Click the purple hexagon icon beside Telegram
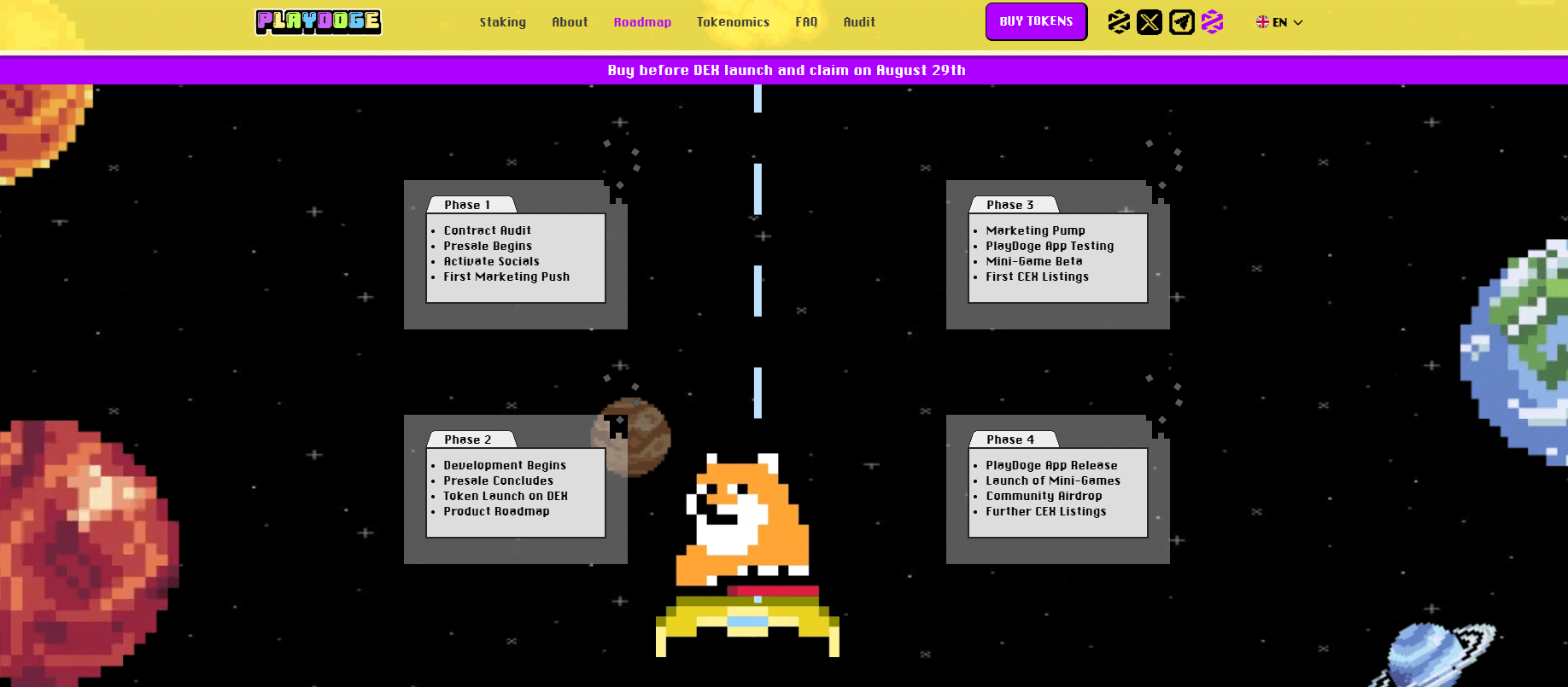 click(x=1212, y=22)
